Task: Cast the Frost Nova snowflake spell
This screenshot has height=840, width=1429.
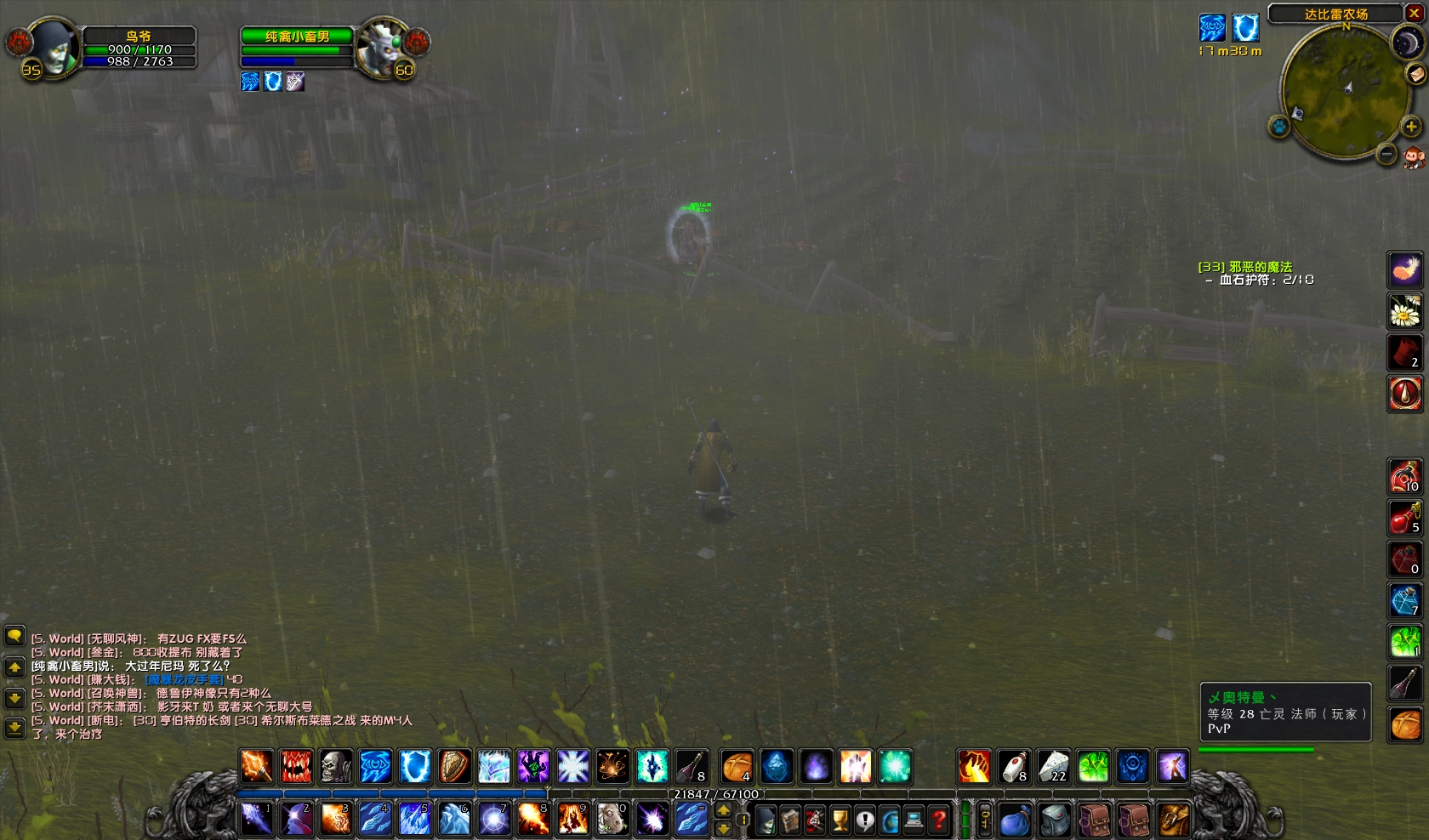Action: (572, 767)
